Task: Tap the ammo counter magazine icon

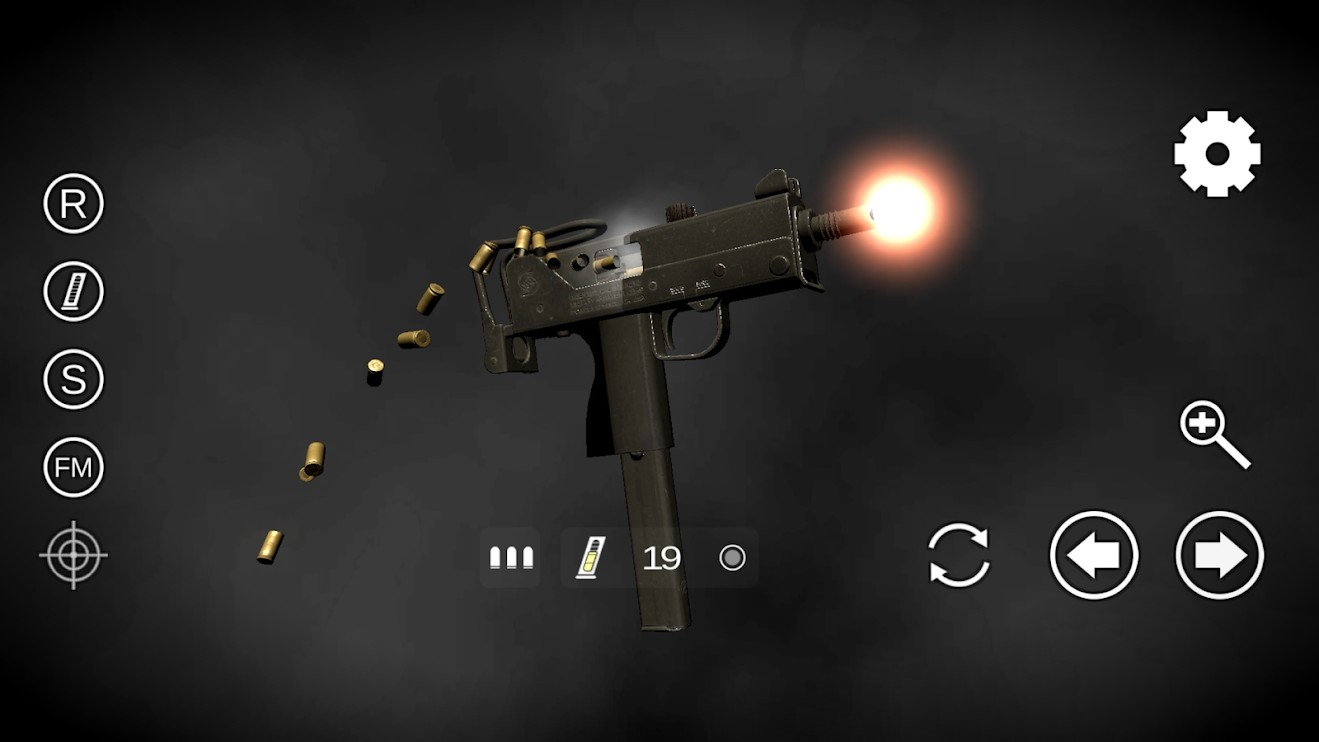Action: 591,556
